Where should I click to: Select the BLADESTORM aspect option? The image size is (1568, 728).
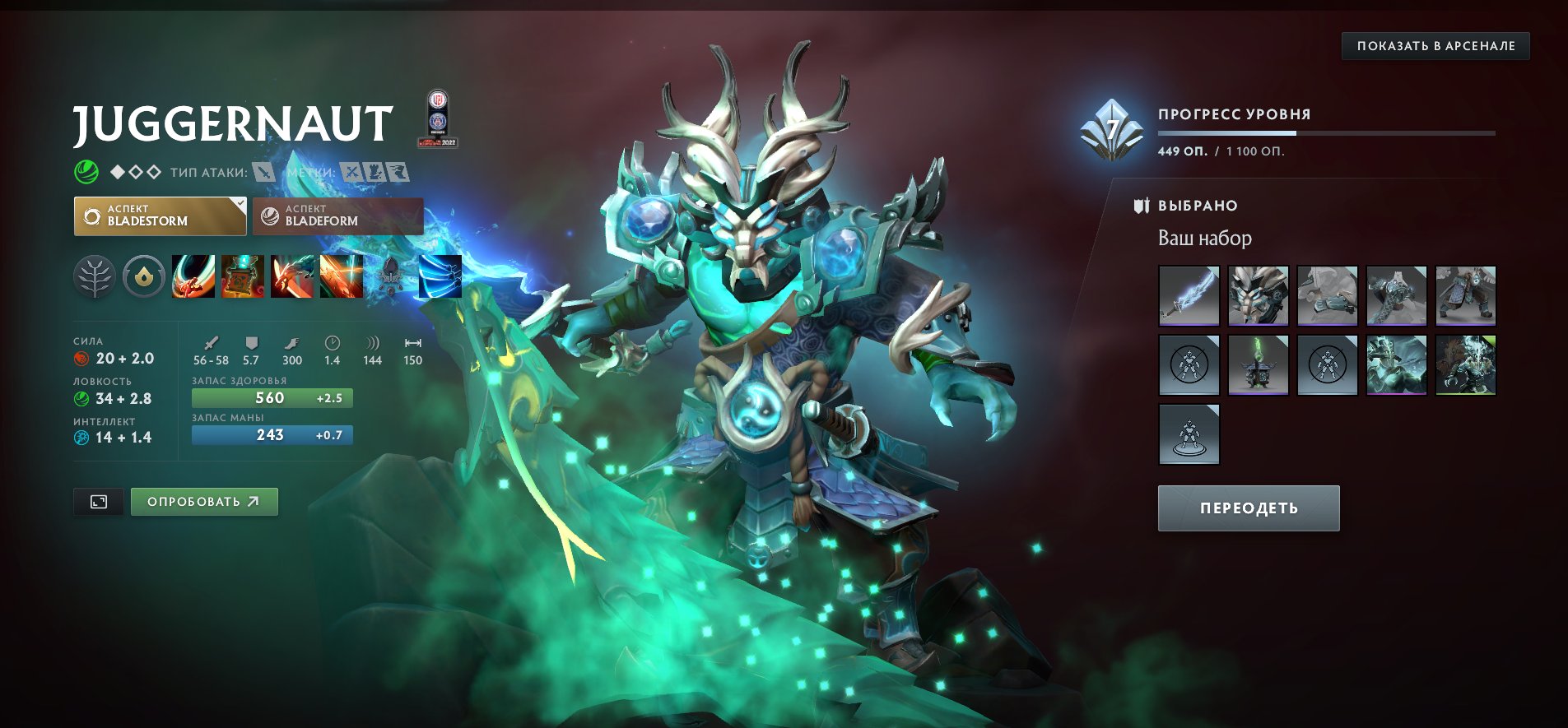coord(160,216)
